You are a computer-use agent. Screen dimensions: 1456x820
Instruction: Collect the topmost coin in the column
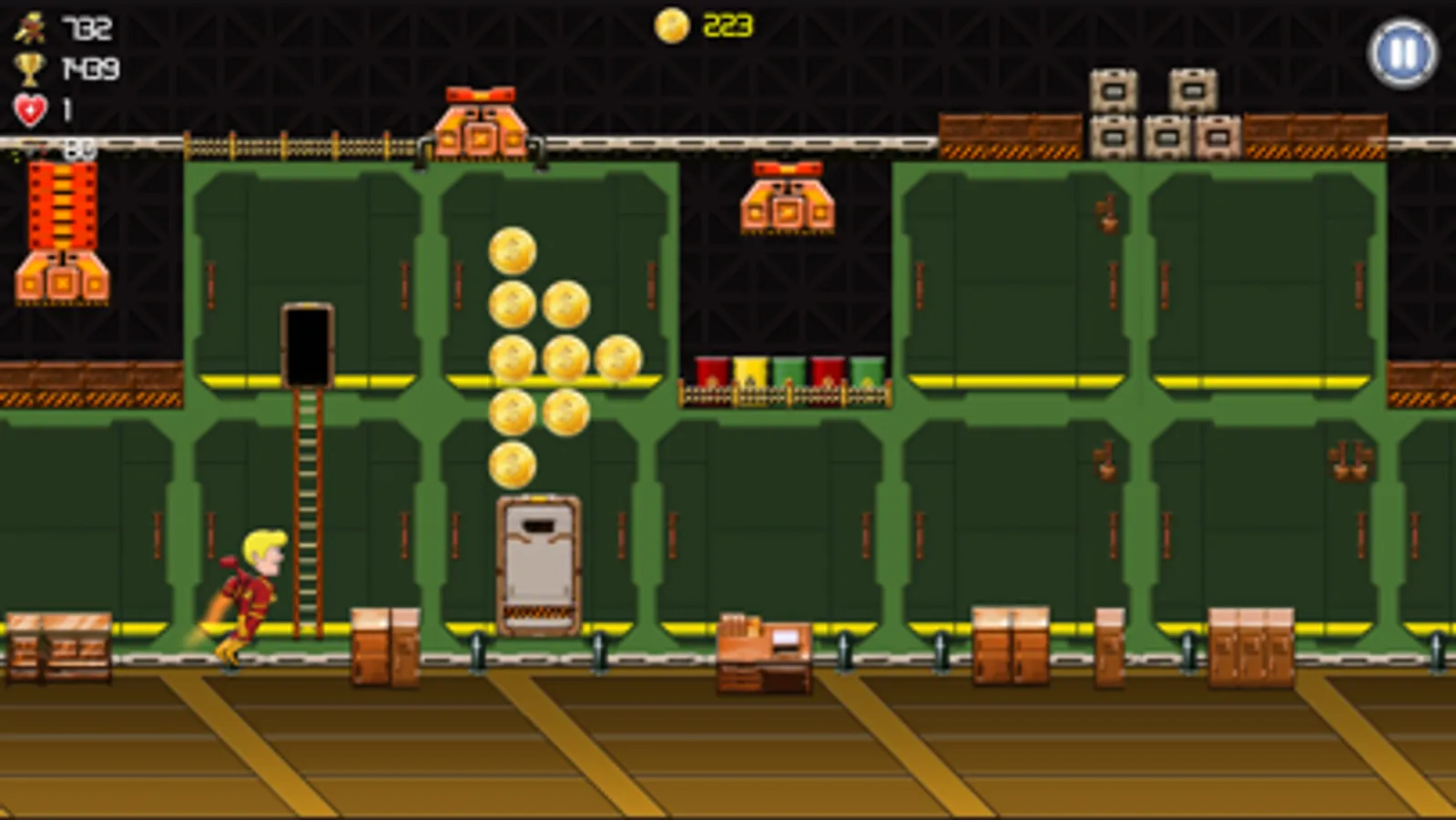514,253
